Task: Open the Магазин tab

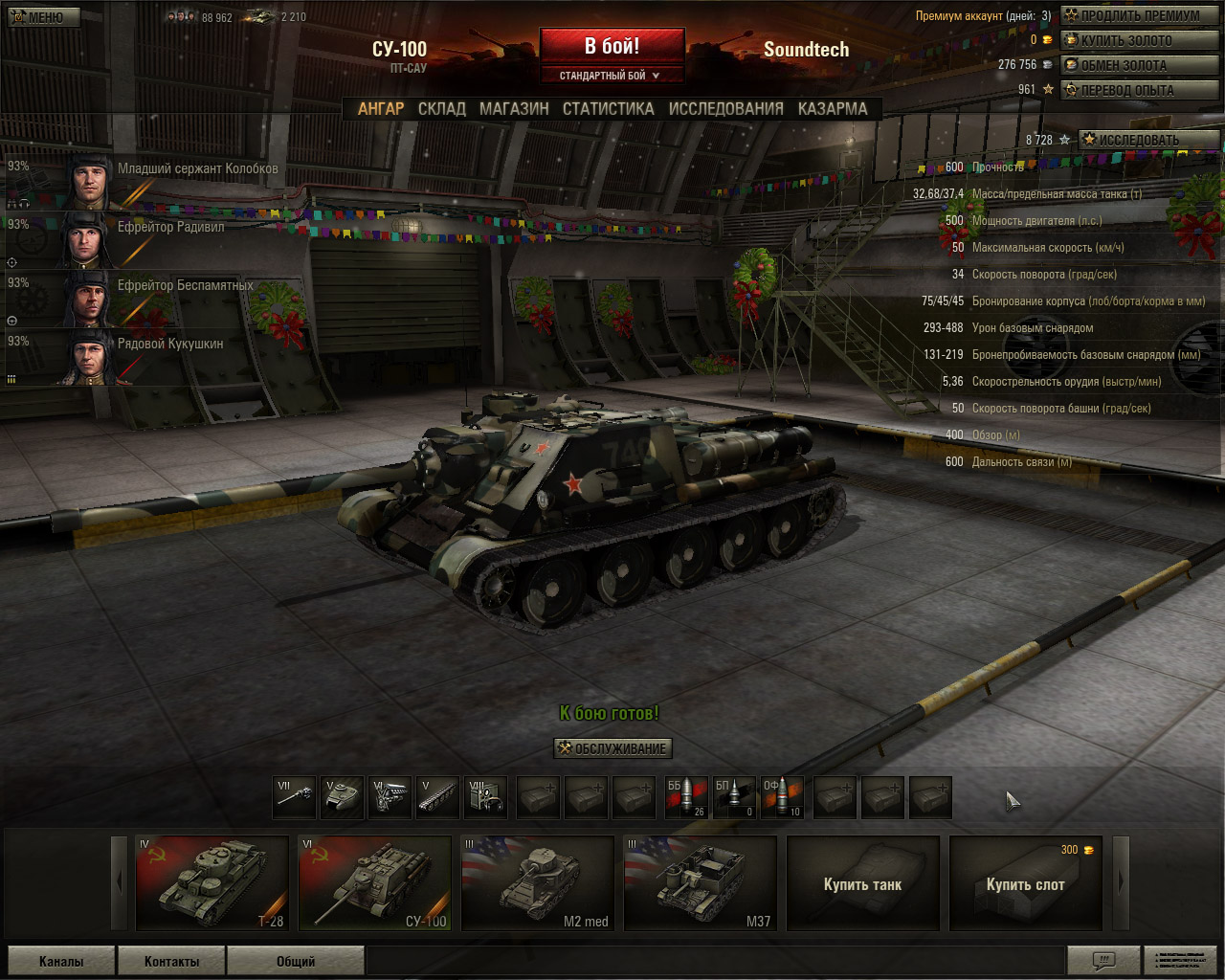Action: coord(514,109)
